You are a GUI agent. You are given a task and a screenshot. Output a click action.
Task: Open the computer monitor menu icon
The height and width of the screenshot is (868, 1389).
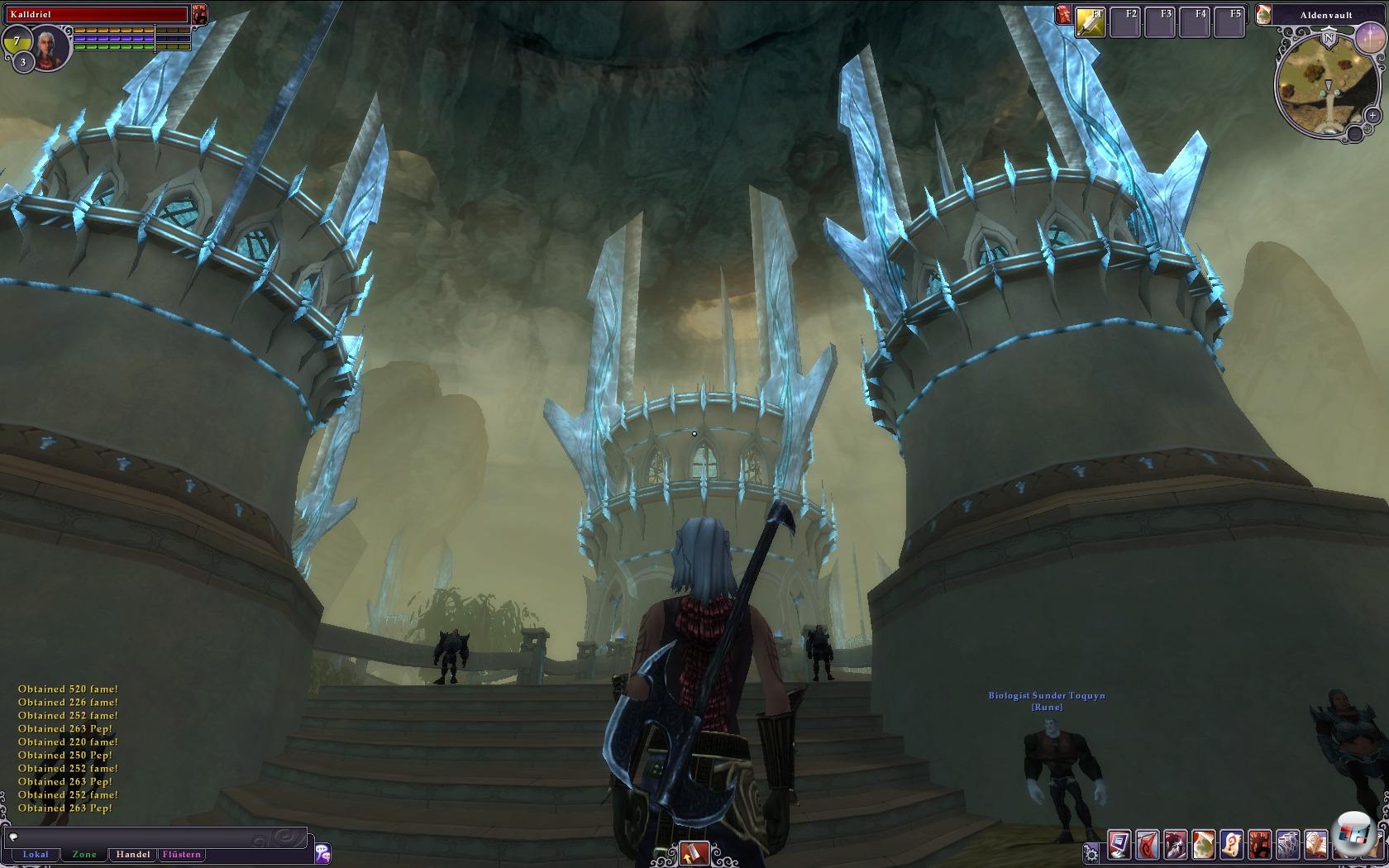(1119, 843)
